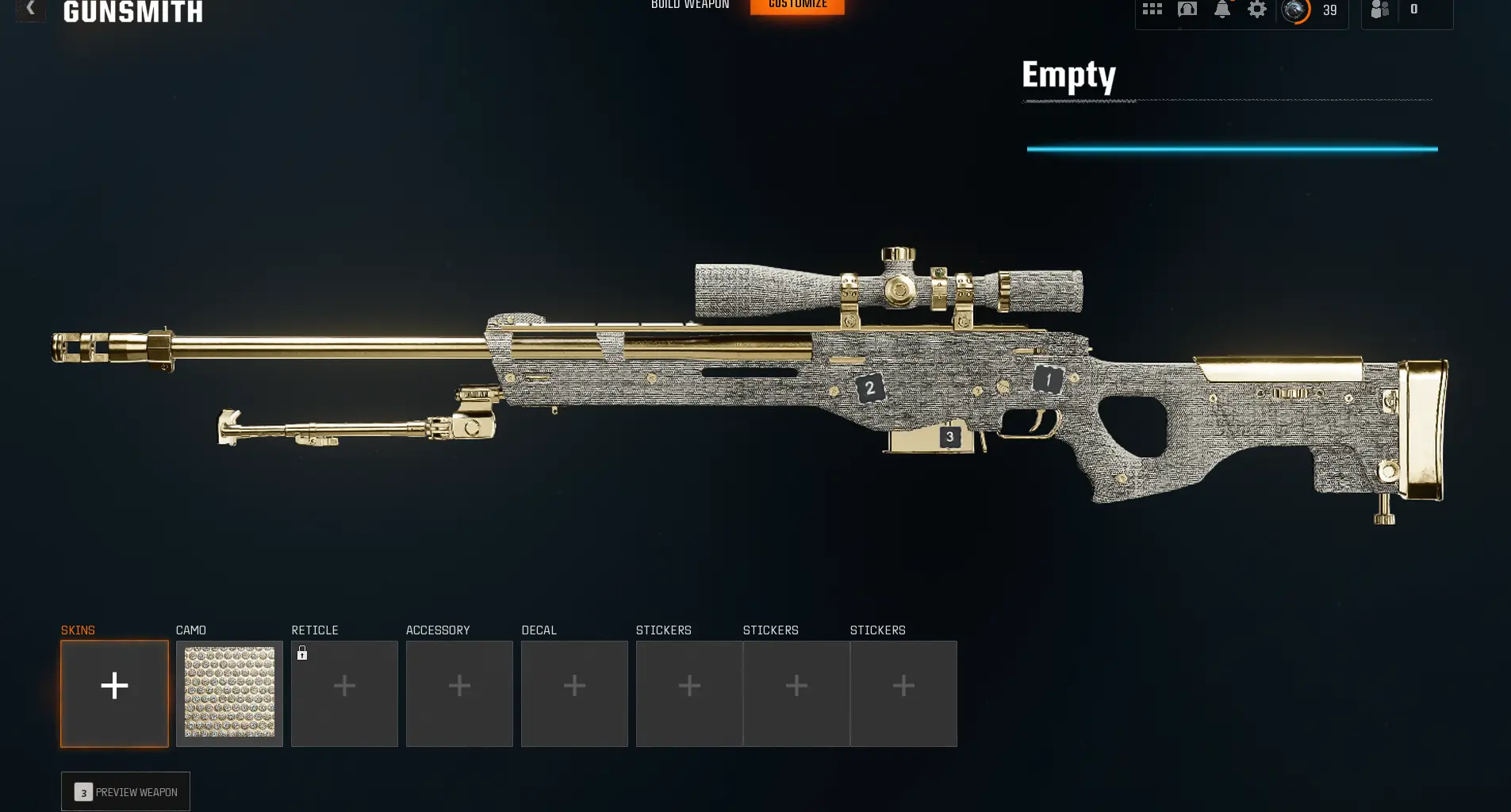This screenshot has height=812, width=1511.
Task: Select attachment pin 2 on the rifle
Action: pos(869,388)
